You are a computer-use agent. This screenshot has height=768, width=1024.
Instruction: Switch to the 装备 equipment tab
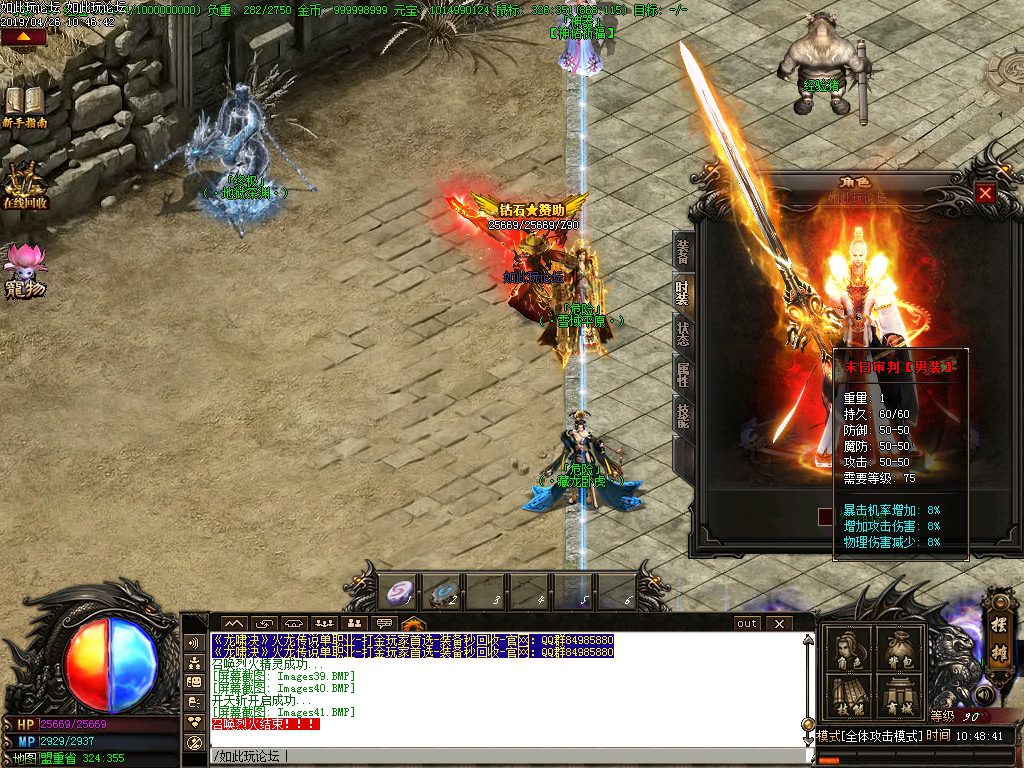683,252
